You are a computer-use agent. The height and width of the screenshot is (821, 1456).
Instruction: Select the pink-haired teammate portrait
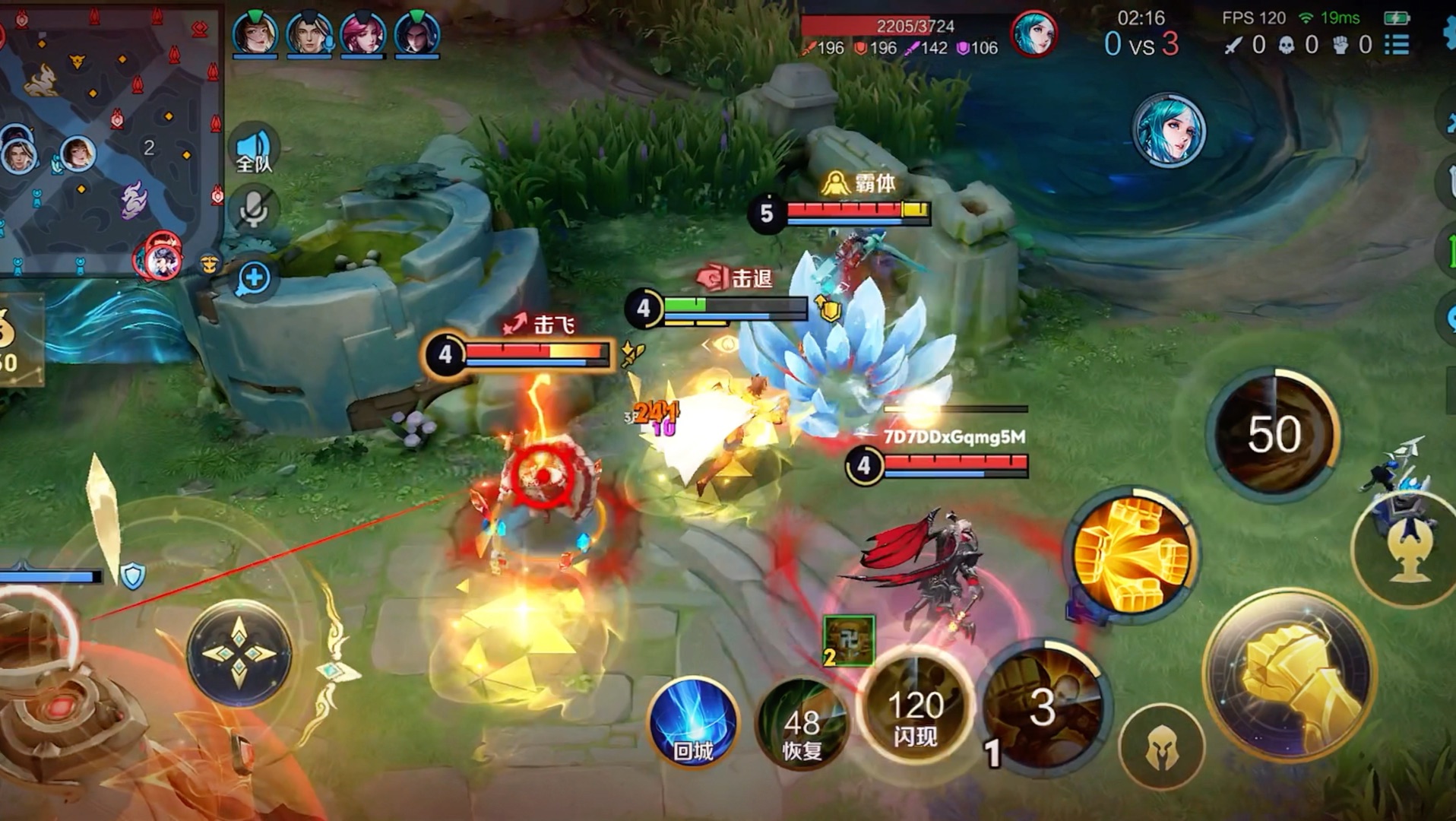point(362,33)
